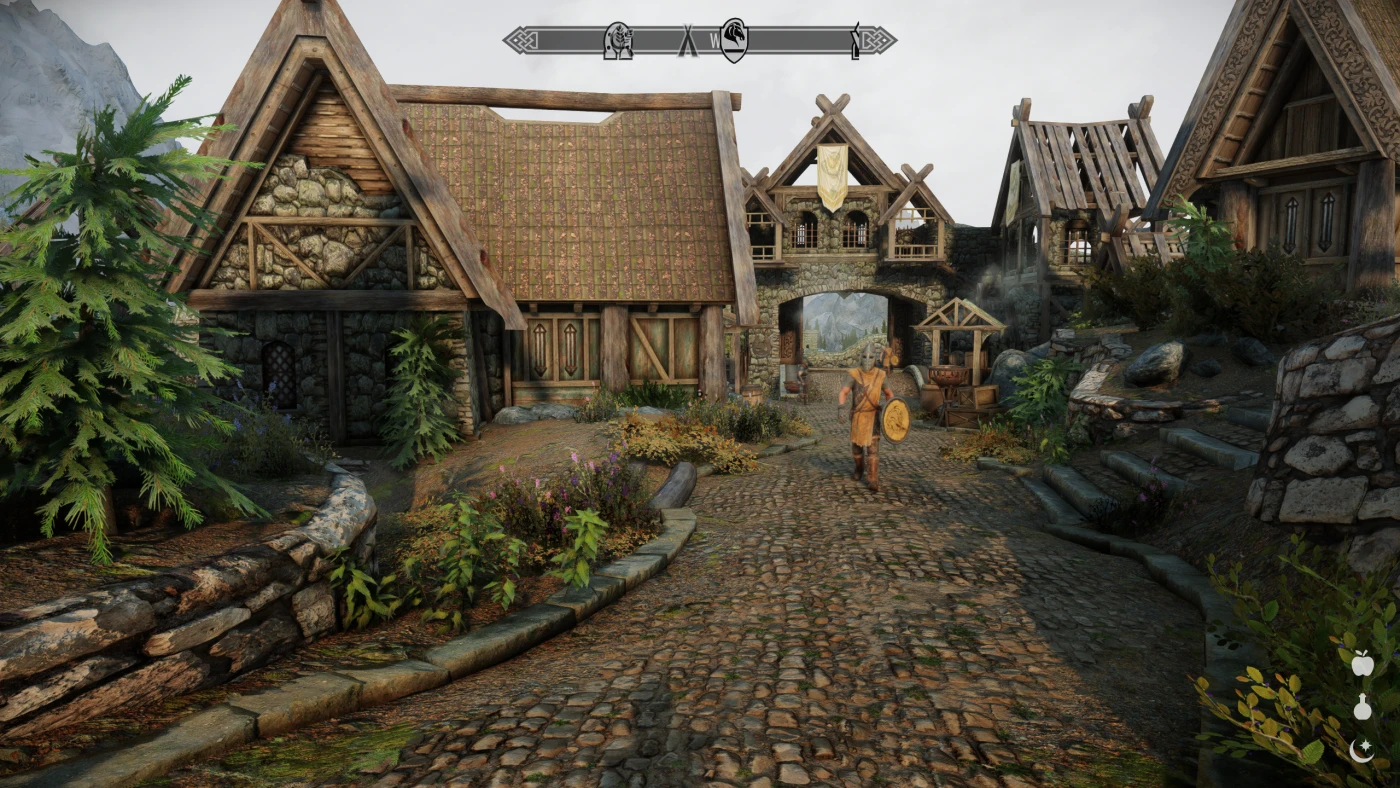Select the wheat horseshoe marker on the compass
Viewport: 1400px width, 788px height.
(618, 40)
